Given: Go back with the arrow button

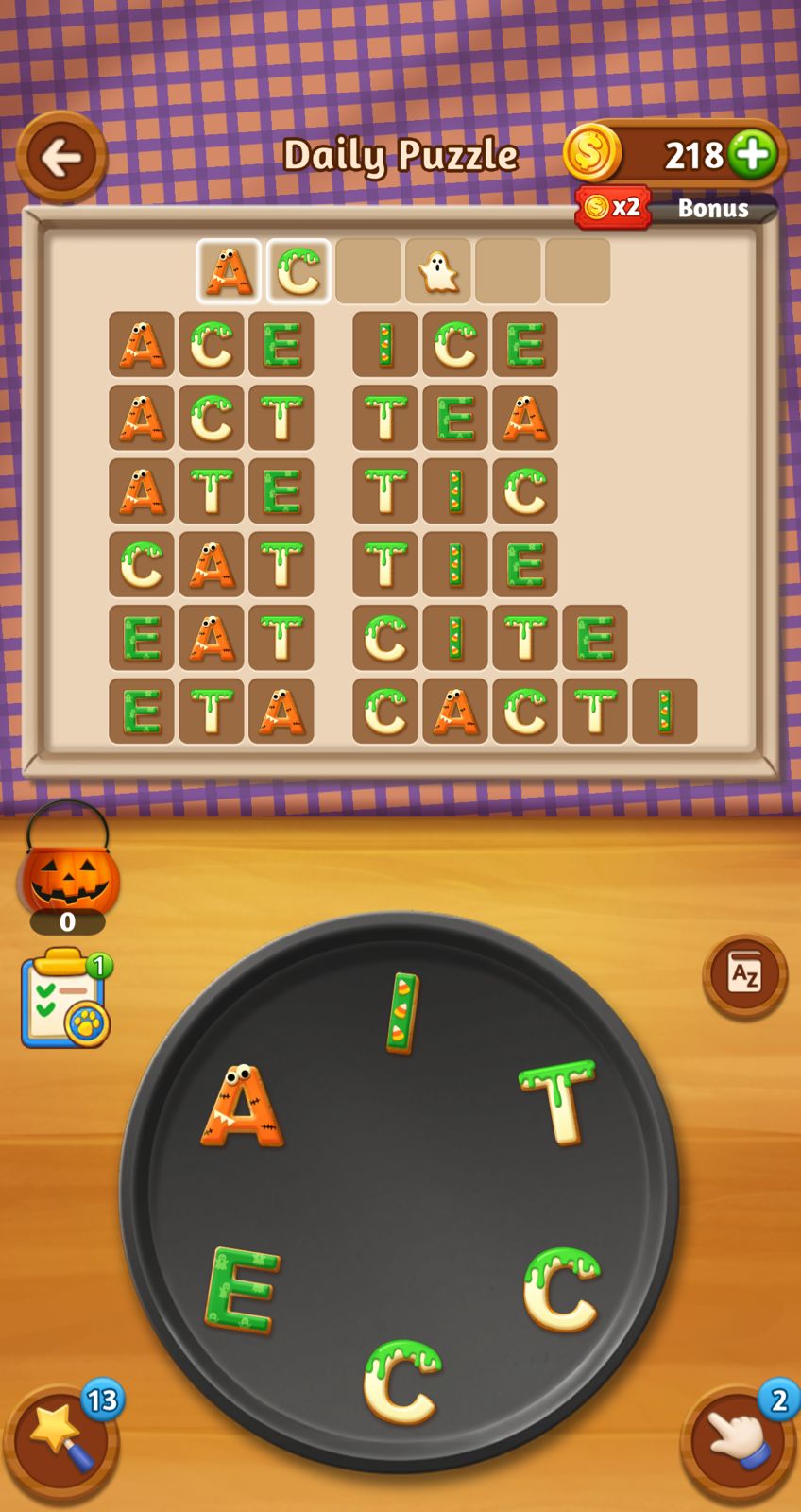Looking at the screenshot, I should click(x=61, y=157).
